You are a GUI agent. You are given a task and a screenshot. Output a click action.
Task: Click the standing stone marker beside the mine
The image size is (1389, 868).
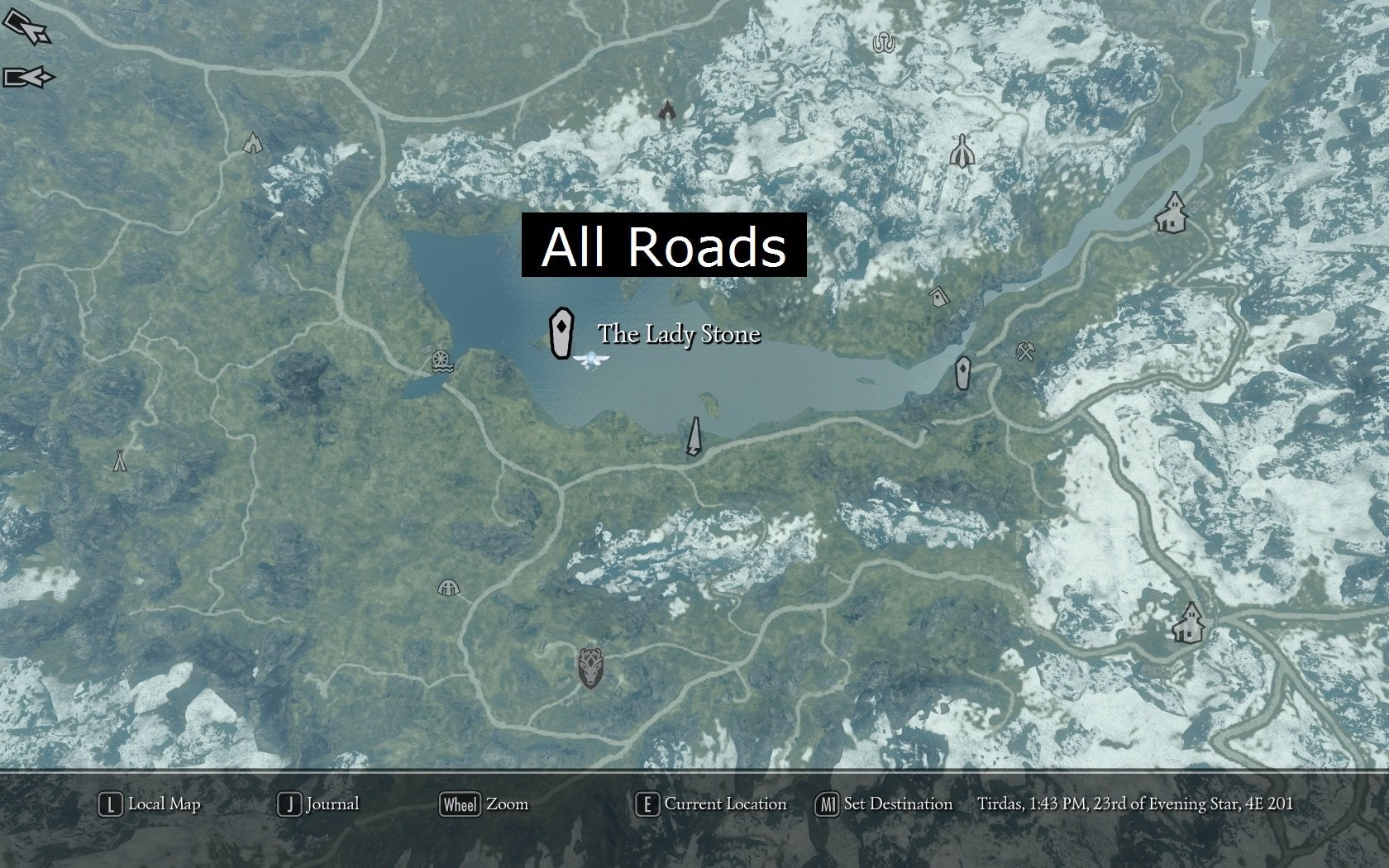(x=962, y=374)
